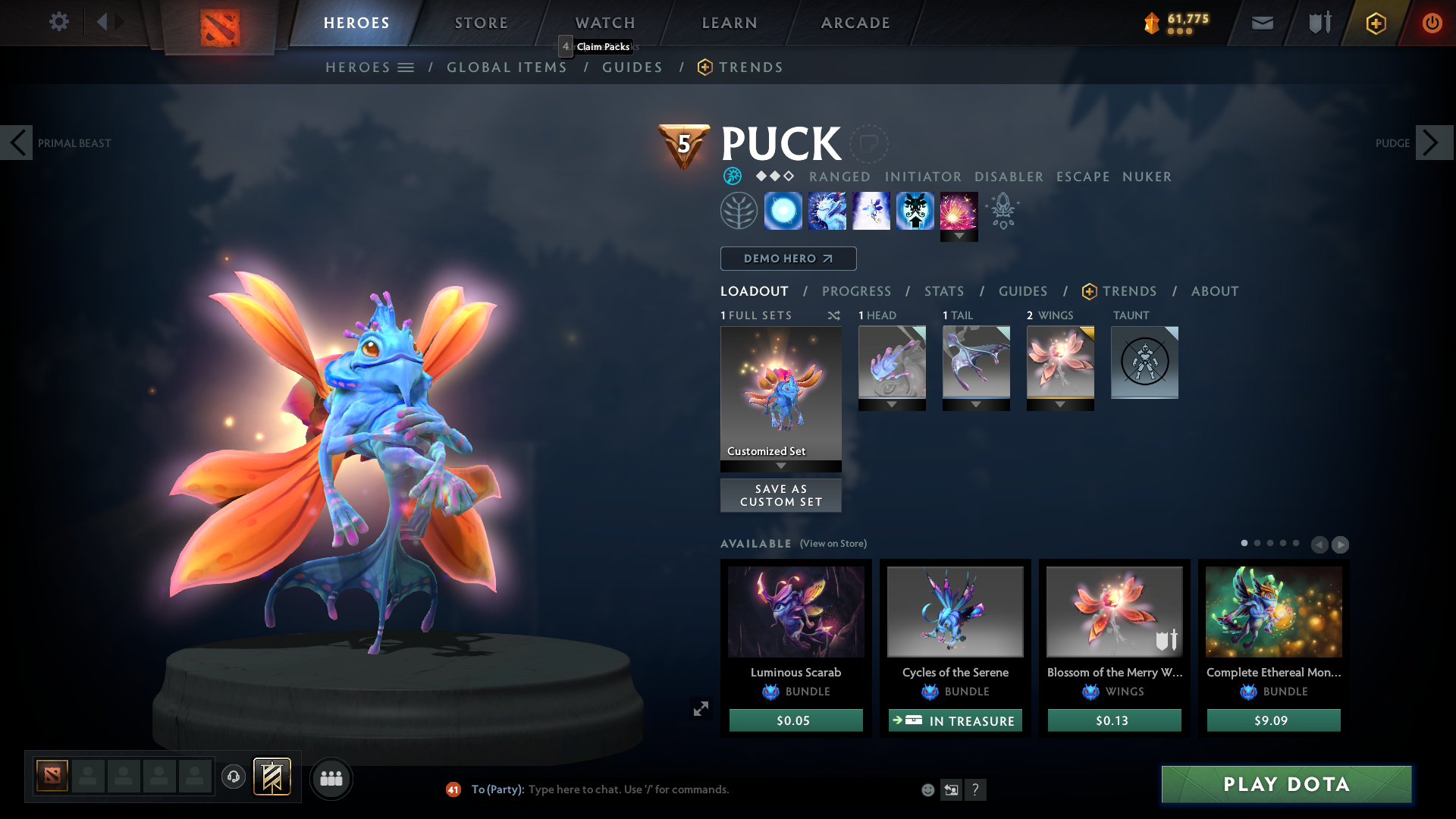Open Puck's talent tree icon
The width and height of the screenshot is (1456, 819).
coord(739,210)
